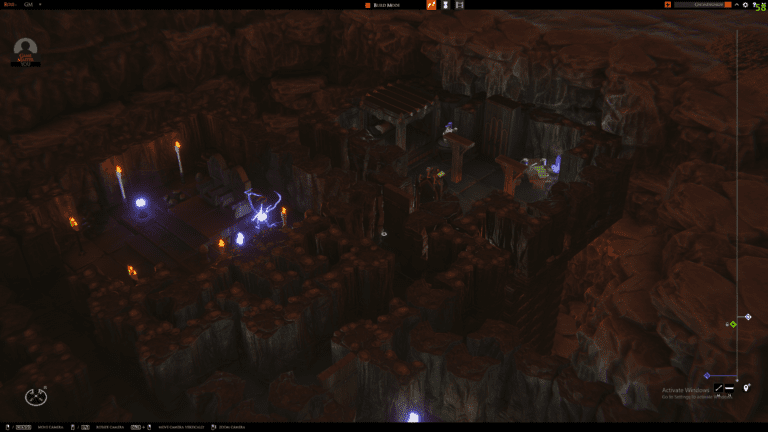This screenshot has height=432, width=768.
Task: Open the Rules menu in the top bar
Action: [x=9, y=5]
